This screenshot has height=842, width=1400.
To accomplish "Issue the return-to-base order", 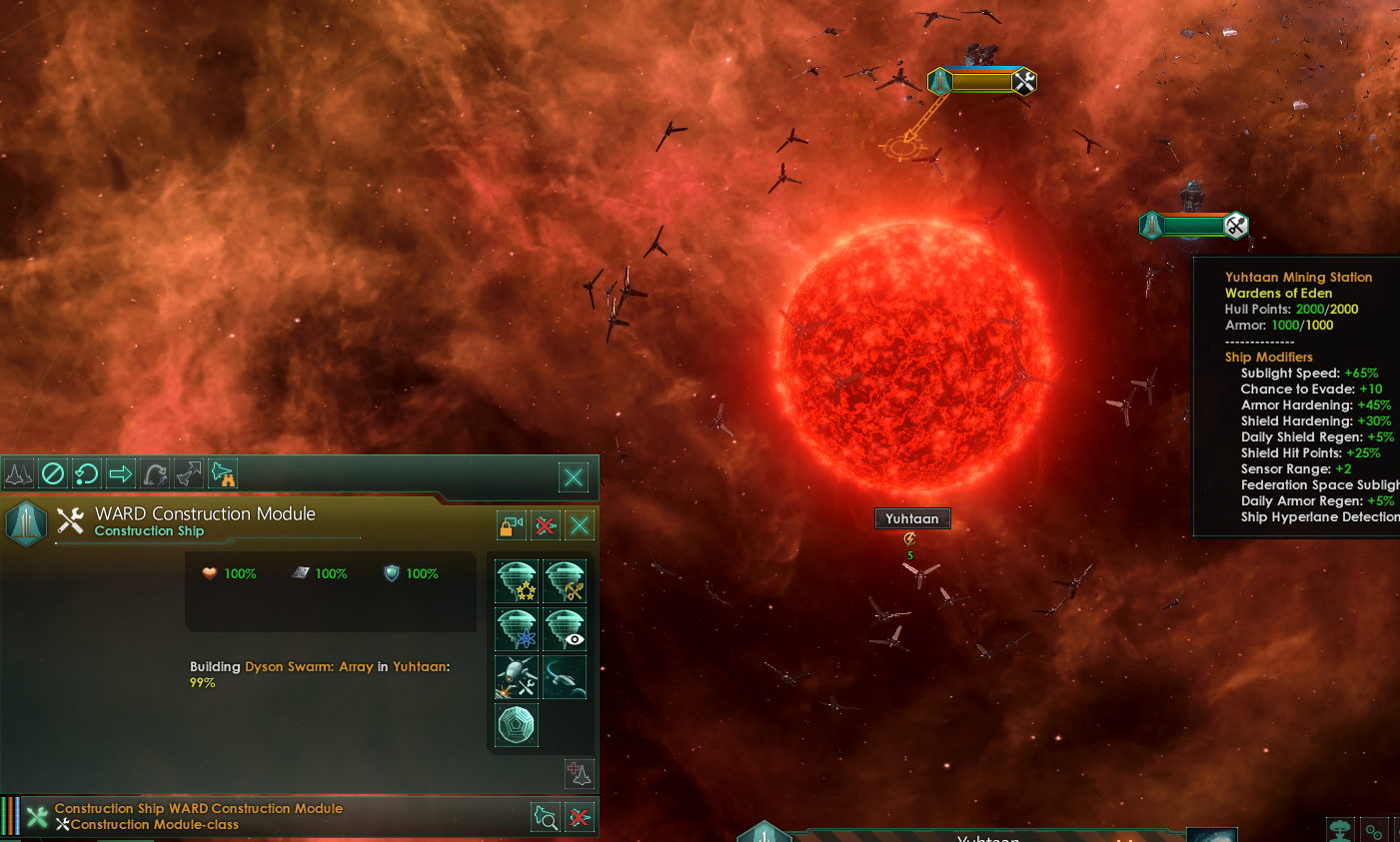I will [86, 475].
